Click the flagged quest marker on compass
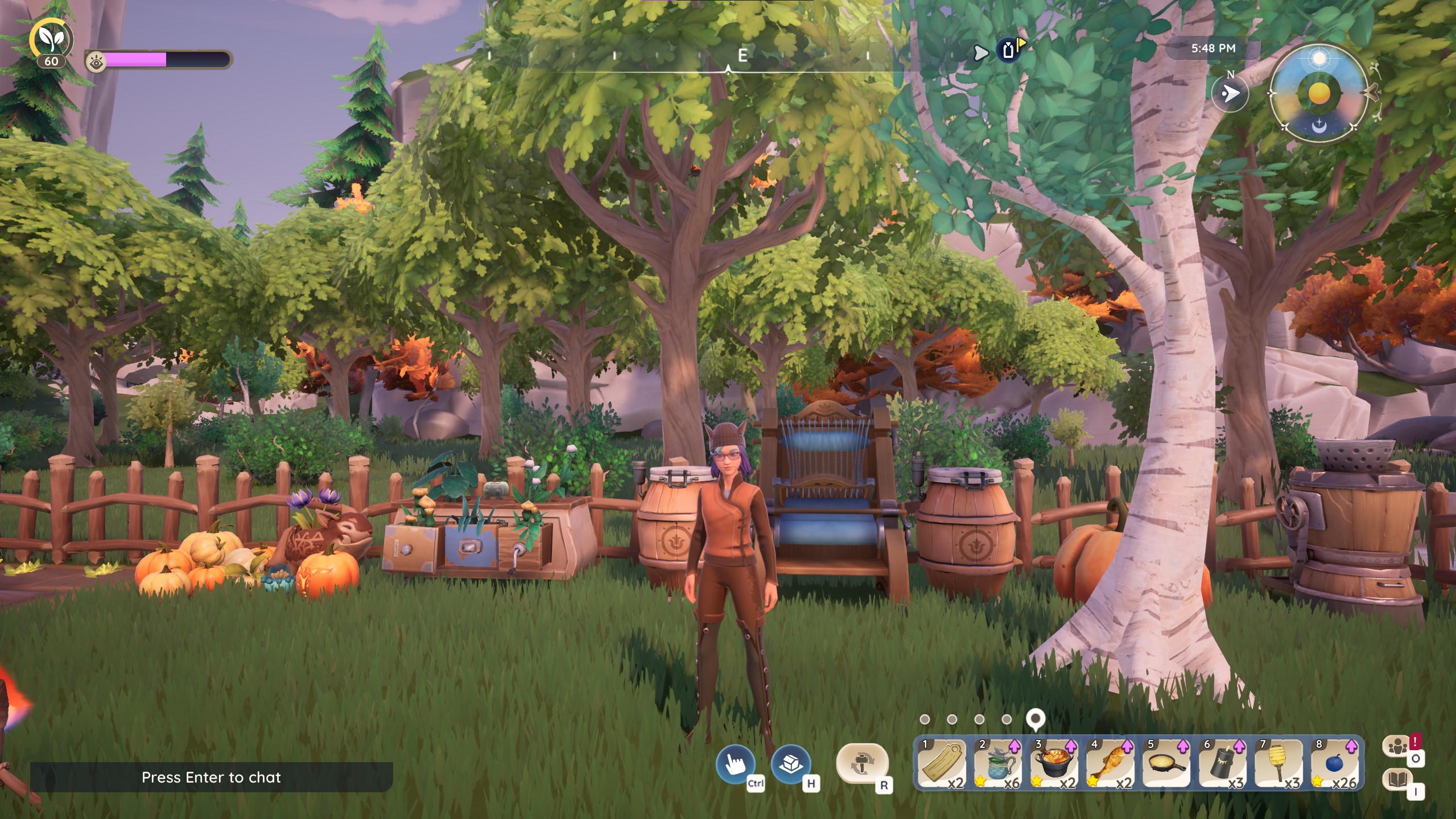1456x819 pixels. (1009, 50)
